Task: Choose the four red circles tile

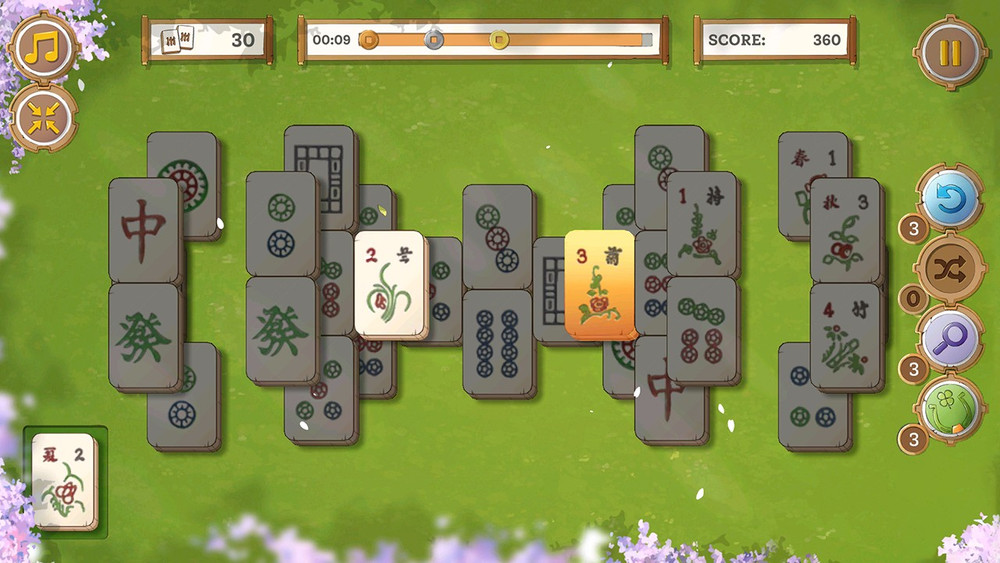Action: [x=702, y=329]
